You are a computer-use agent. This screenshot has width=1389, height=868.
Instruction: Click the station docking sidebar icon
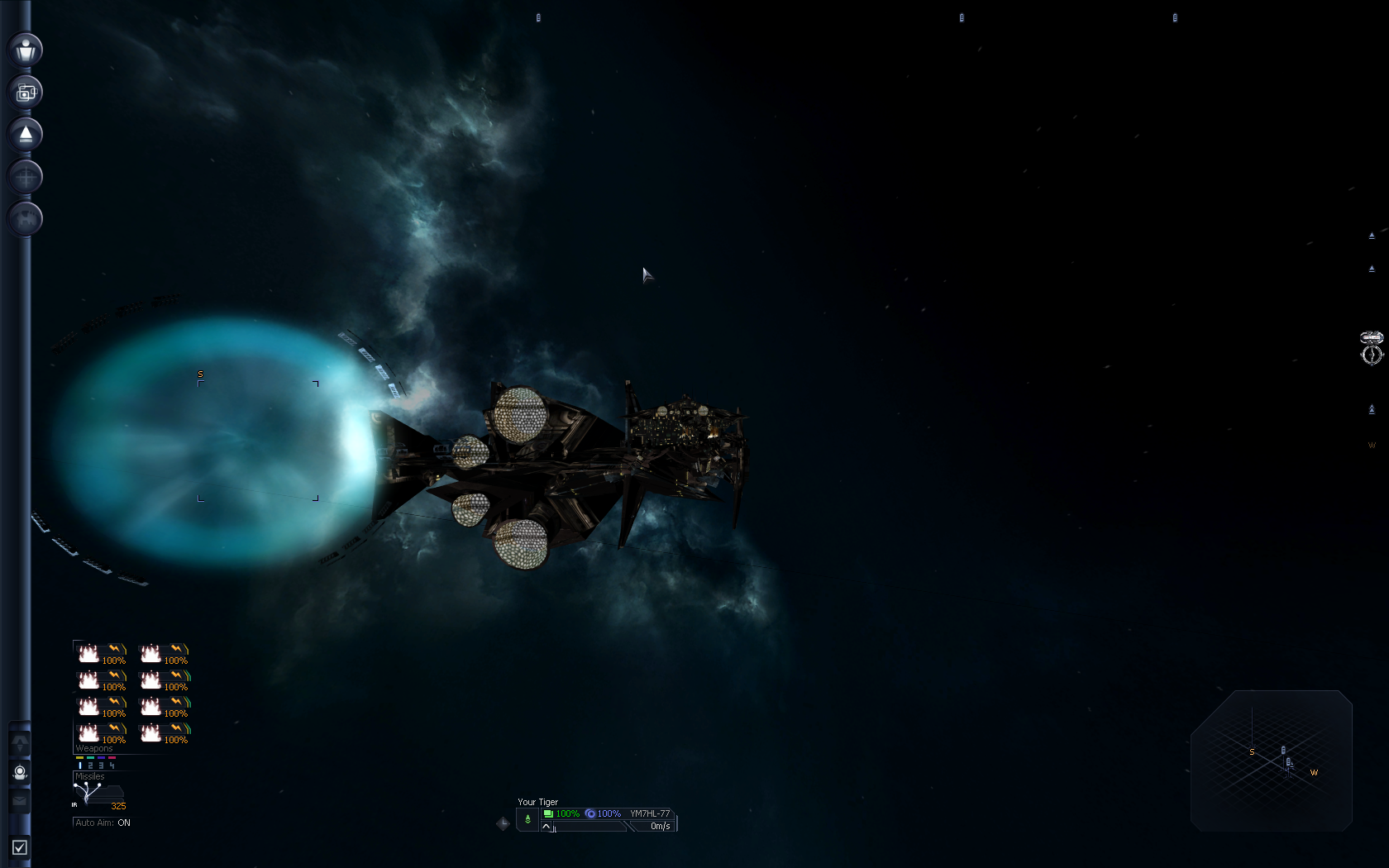point(26,218)
